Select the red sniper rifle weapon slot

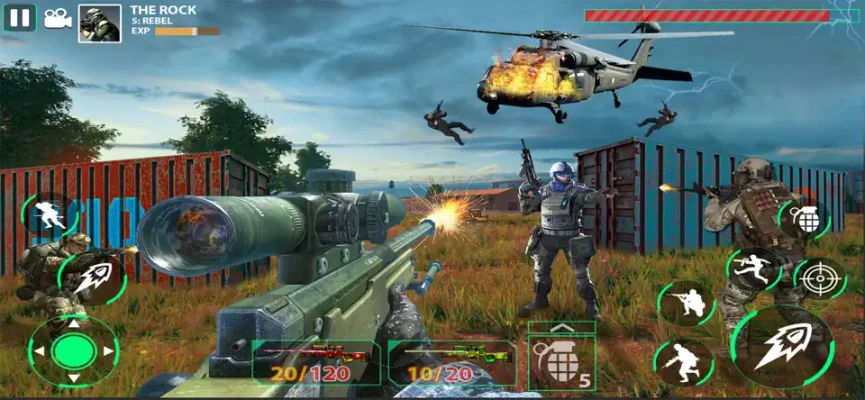[x=315, y=362]
